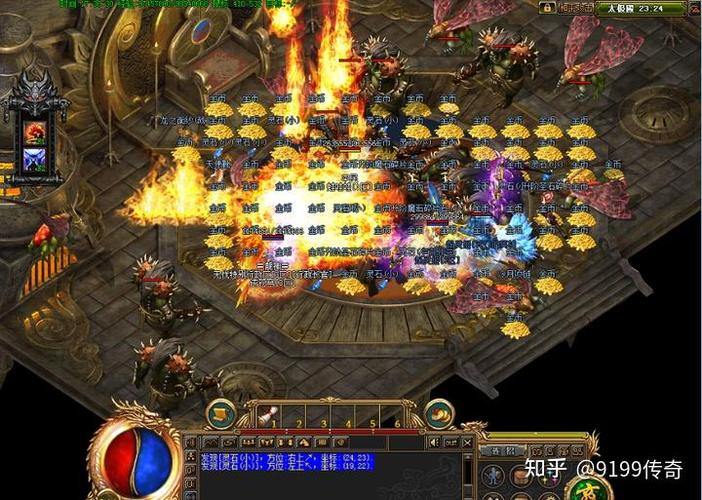
Task: Activate the blue ice buff icon
Action: point(34,159)
